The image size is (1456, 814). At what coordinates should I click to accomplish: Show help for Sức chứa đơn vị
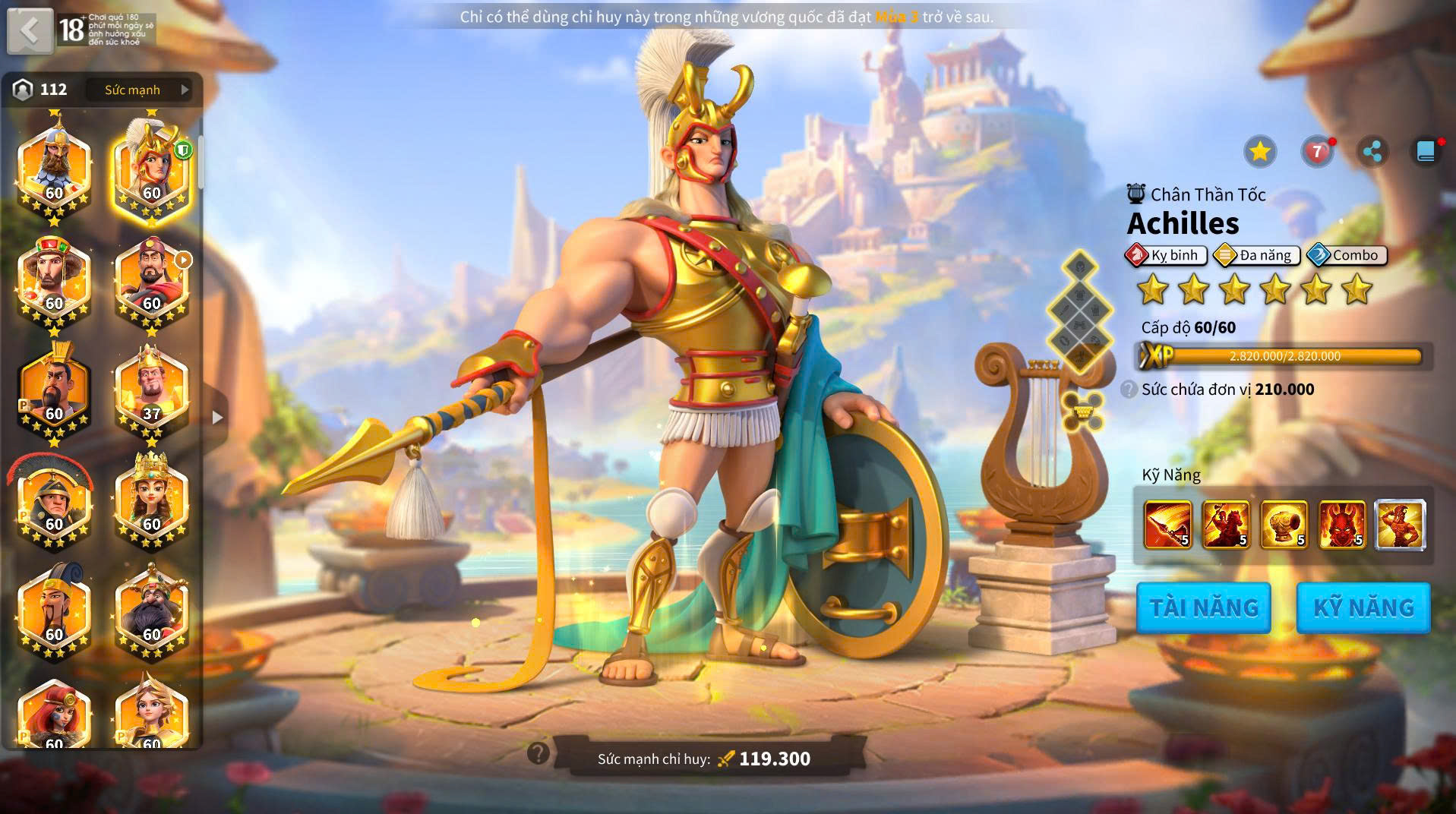point(1129,390)
